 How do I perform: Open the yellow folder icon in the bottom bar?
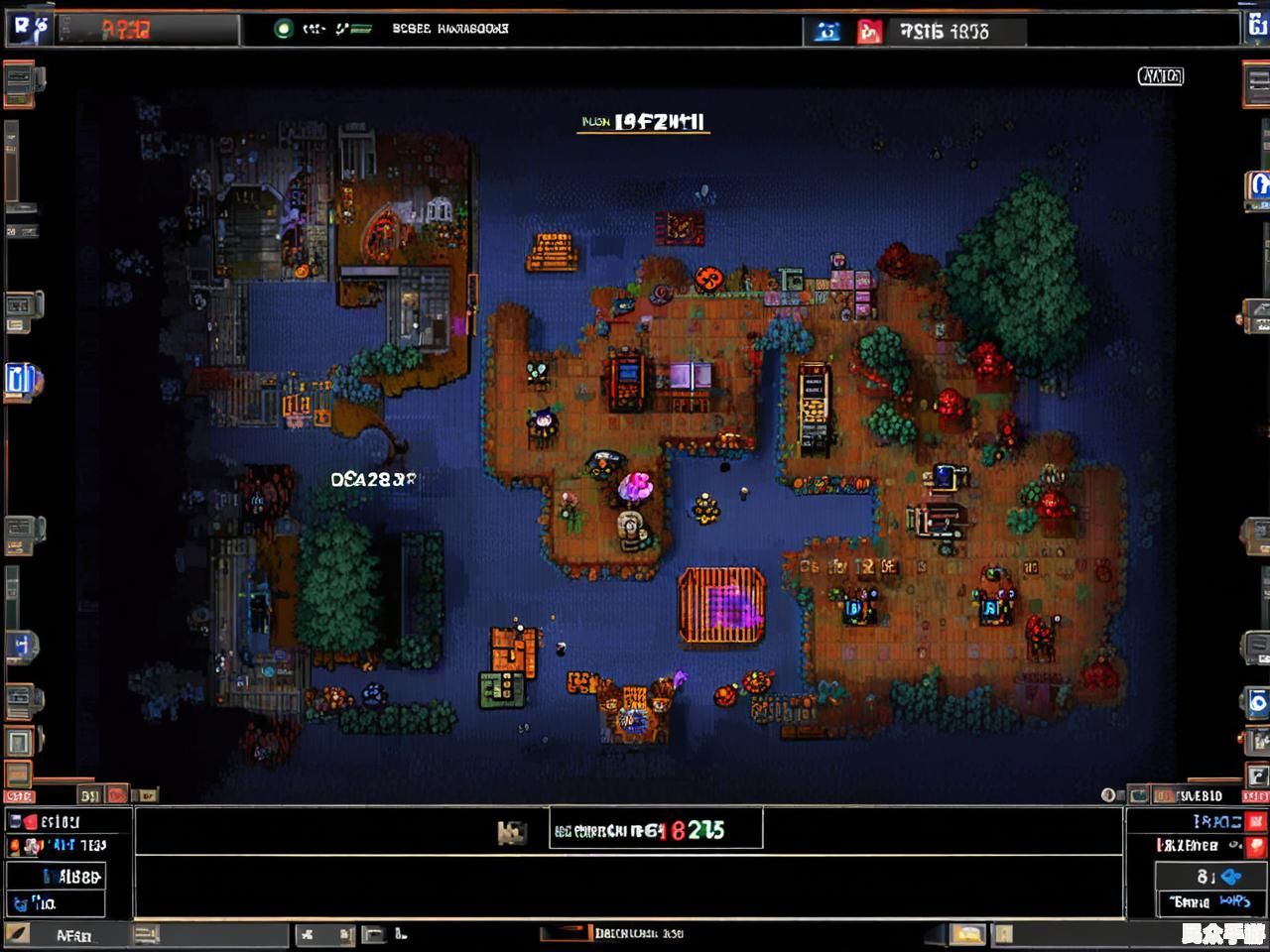tap(967, 934)
